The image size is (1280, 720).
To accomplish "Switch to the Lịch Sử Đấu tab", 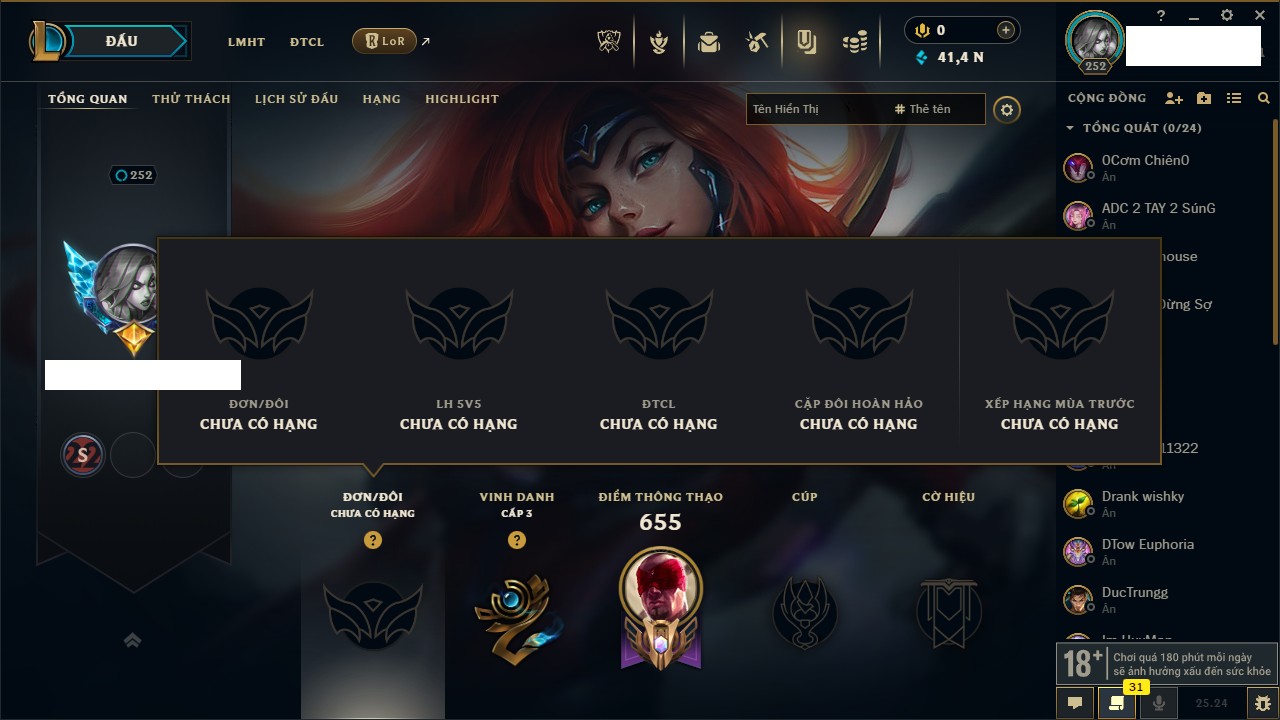I will pyautogui.click(x=296, y=99).
